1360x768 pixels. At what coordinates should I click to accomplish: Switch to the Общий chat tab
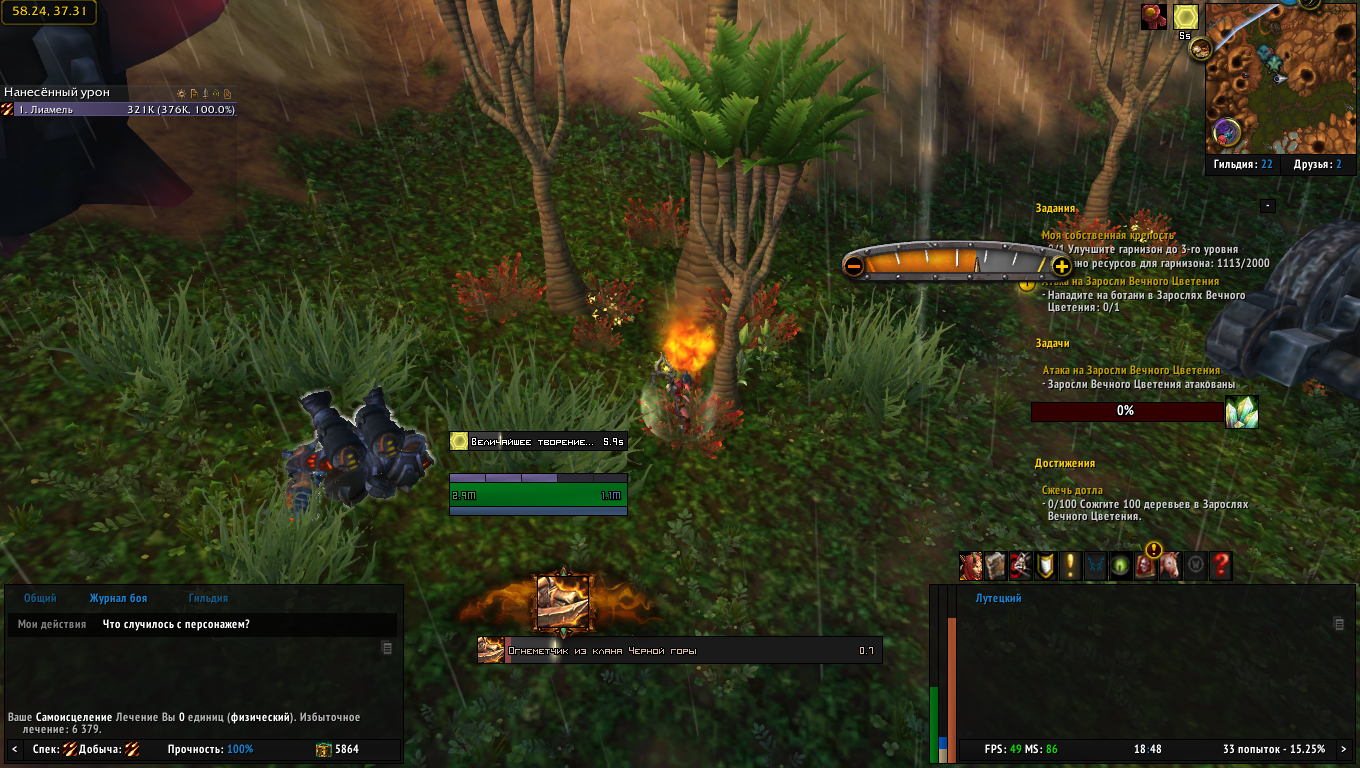point(40,598)
